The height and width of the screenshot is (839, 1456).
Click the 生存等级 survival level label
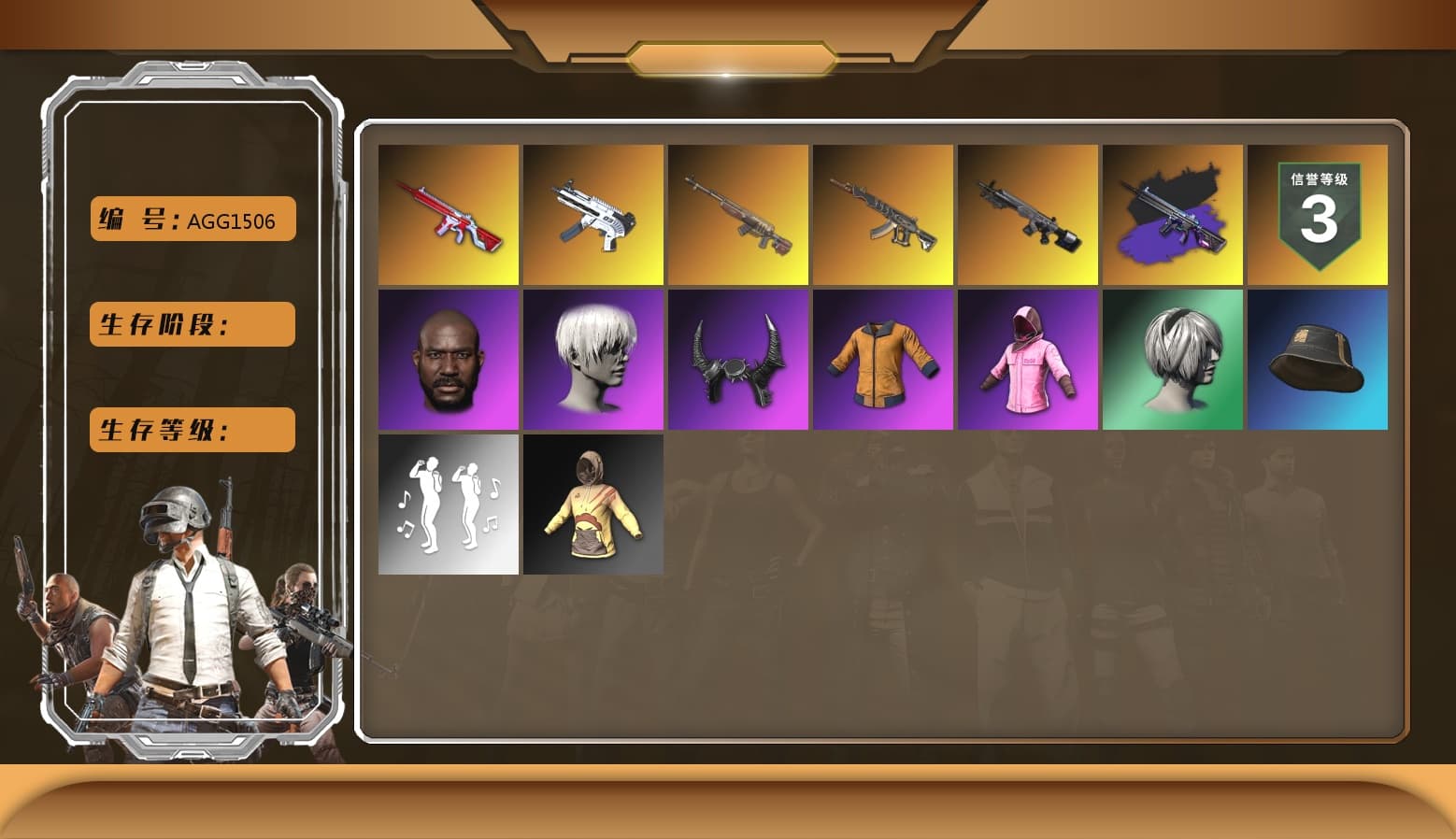tap(191, 429)
